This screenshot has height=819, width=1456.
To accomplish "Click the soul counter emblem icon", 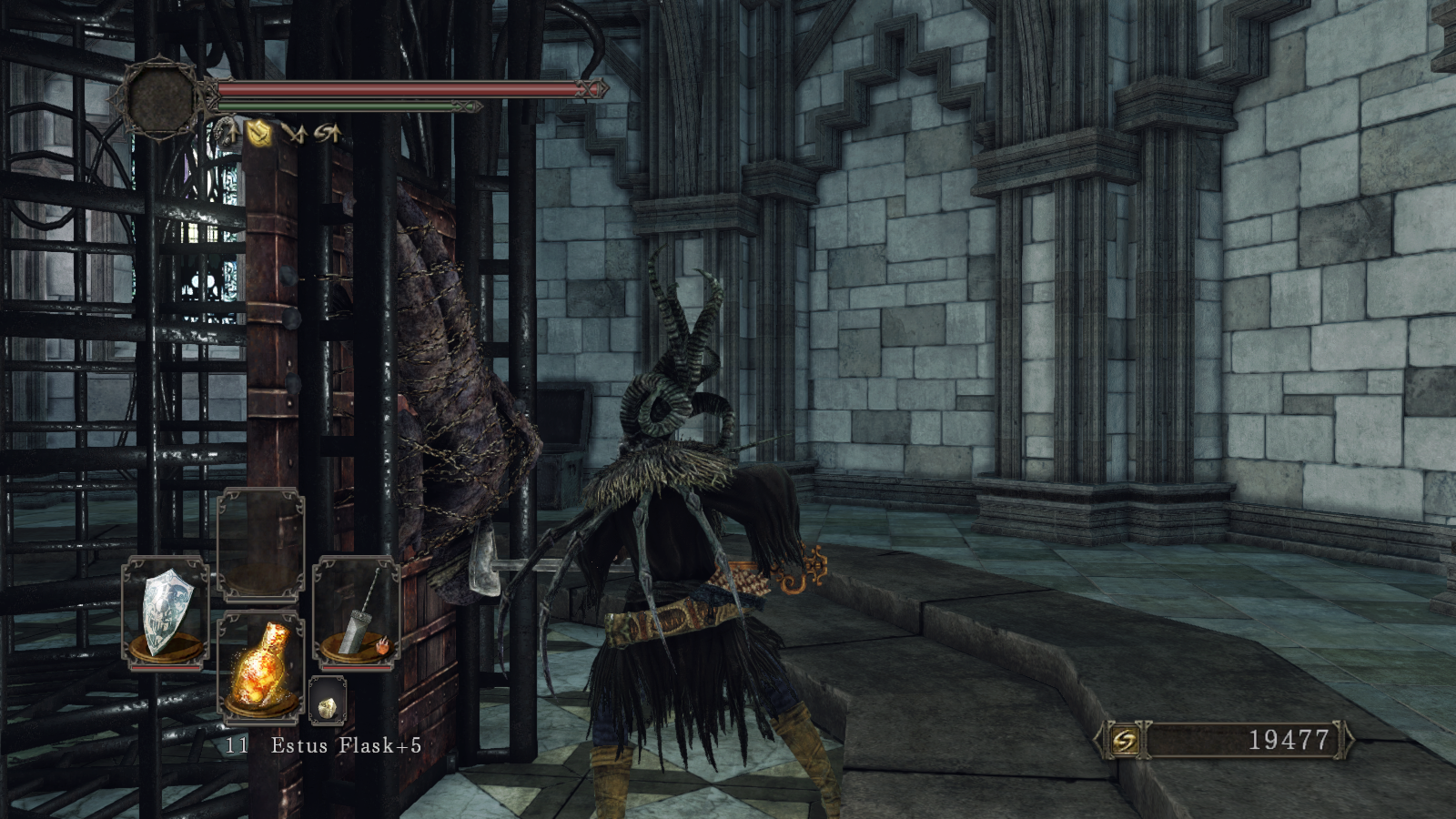I will click(1125, 741).
